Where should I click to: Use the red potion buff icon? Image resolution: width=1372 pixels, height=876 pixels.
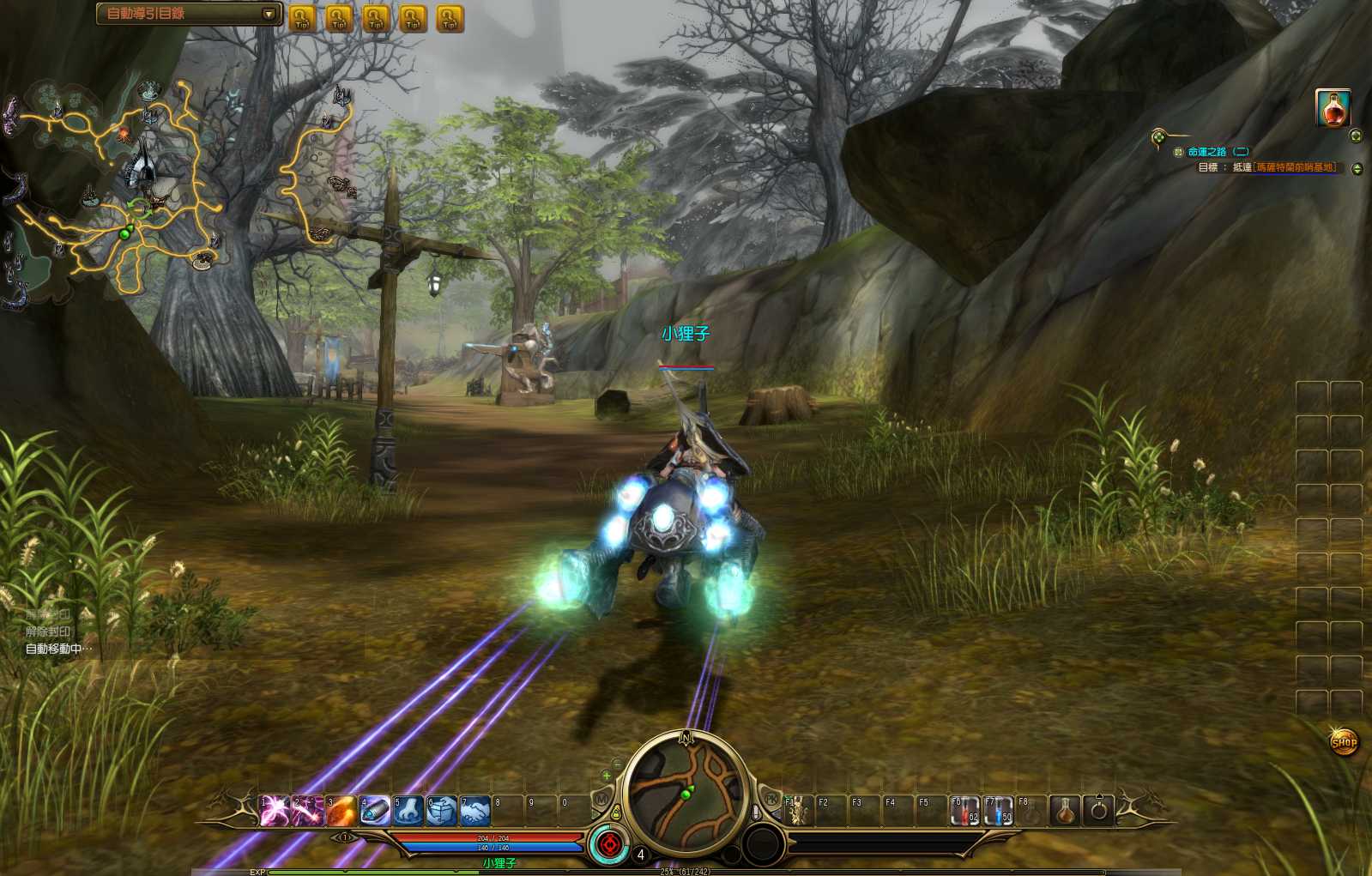(1333, 108)
